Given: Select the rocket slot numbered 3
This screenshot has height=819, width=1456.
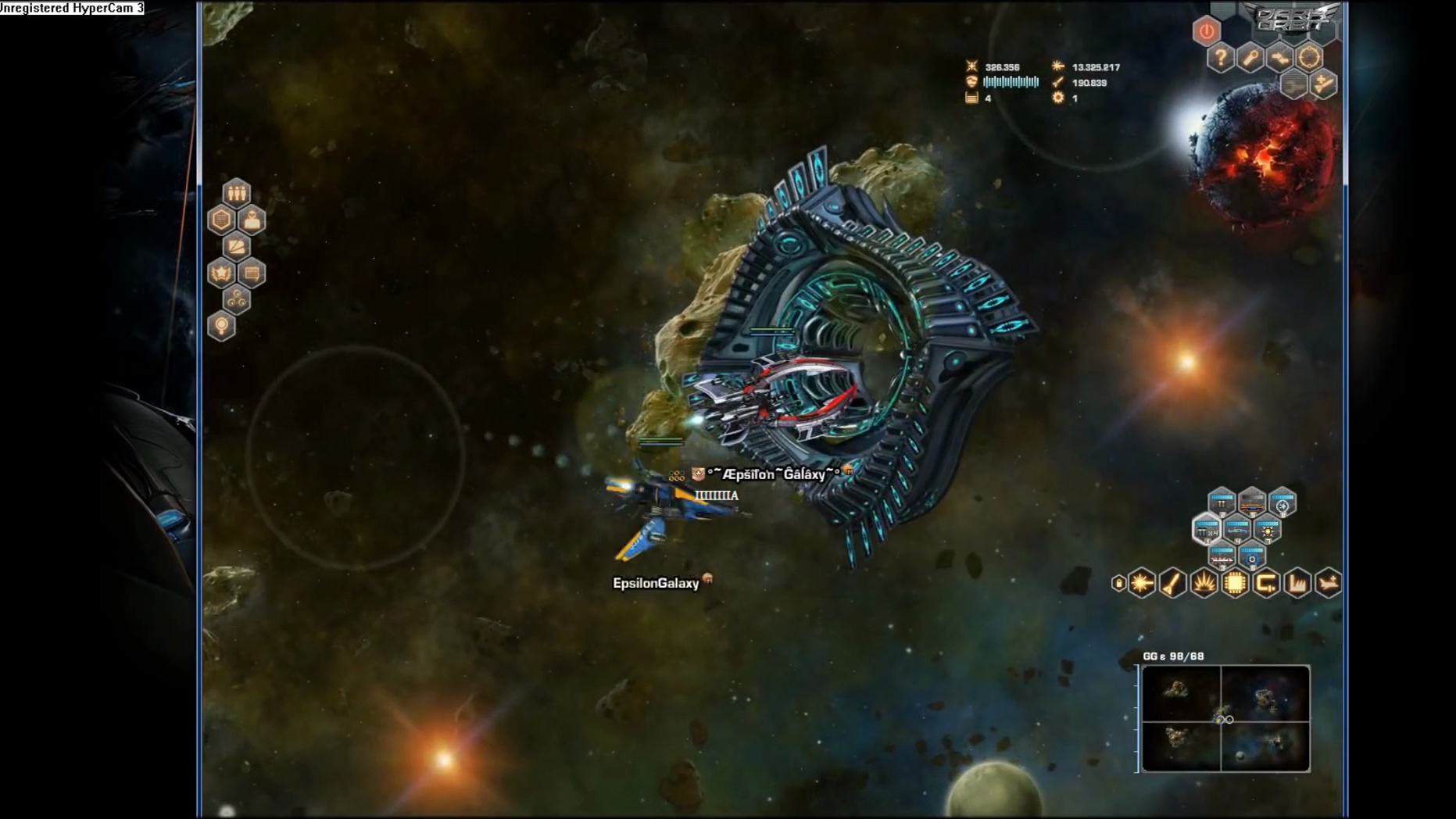Looking at the screenshot, I should point(1222,556).
